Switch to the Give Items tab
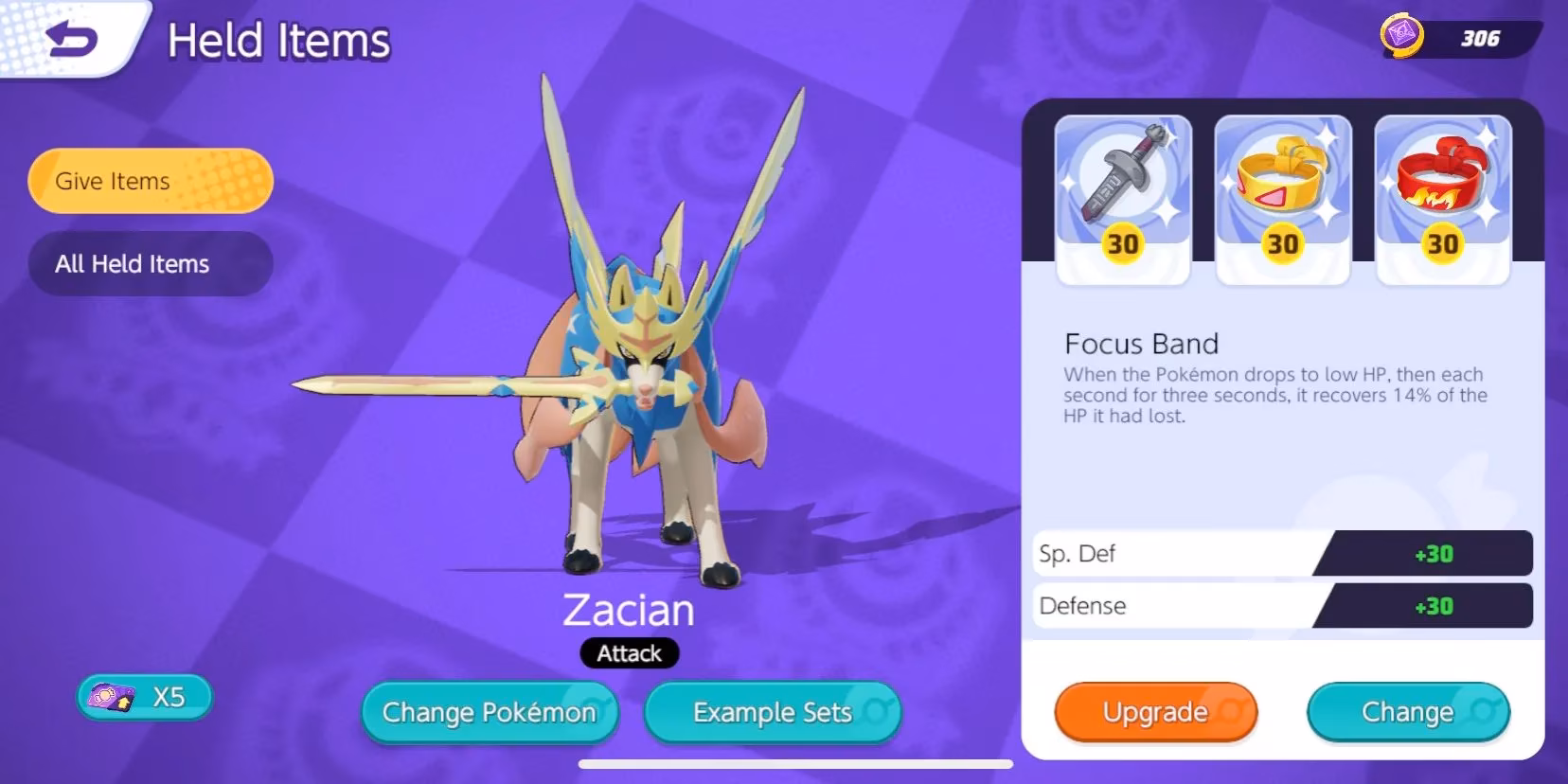The image size is (1568, 784). [150, 180]
